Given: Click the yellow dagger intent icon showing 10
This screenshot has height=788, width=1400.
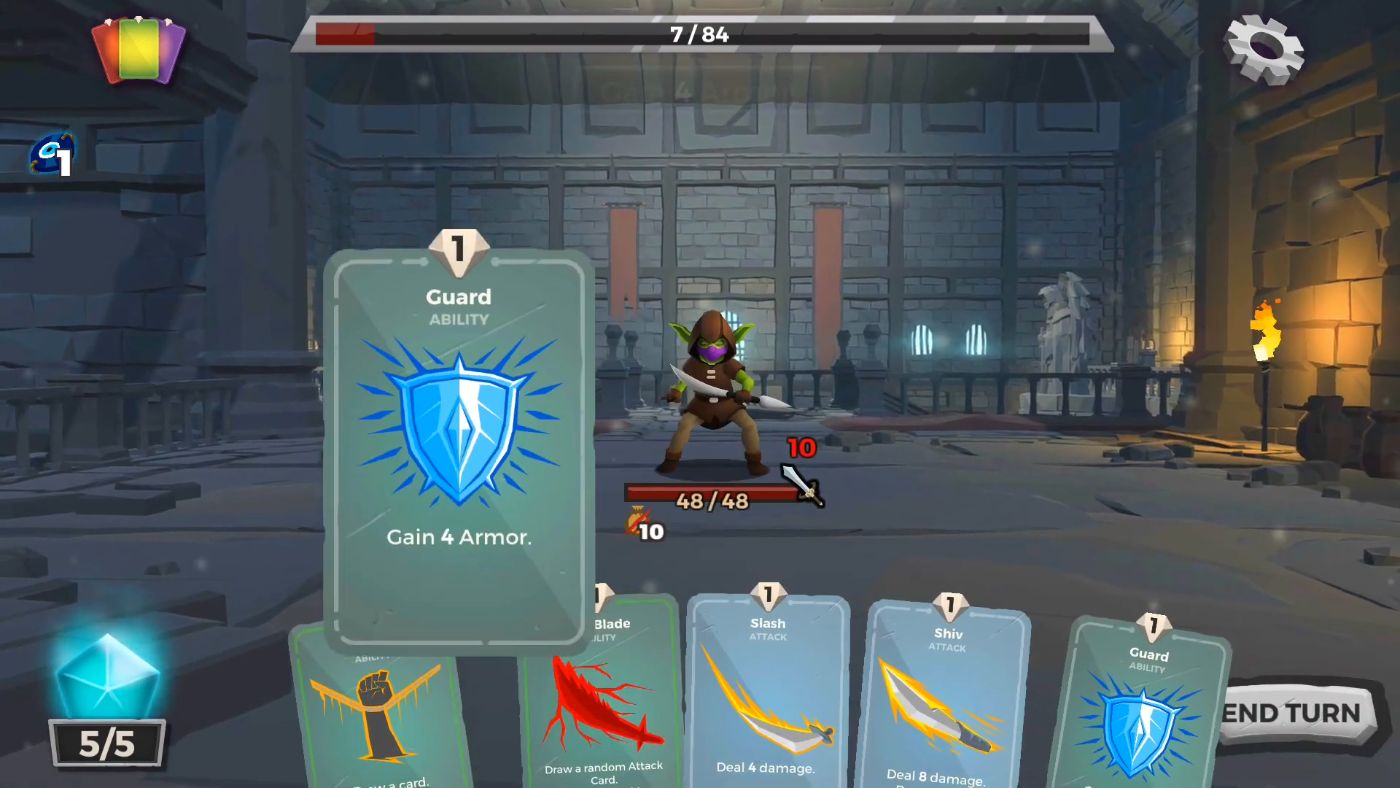Looking at the screenshot, I should 641,527.
